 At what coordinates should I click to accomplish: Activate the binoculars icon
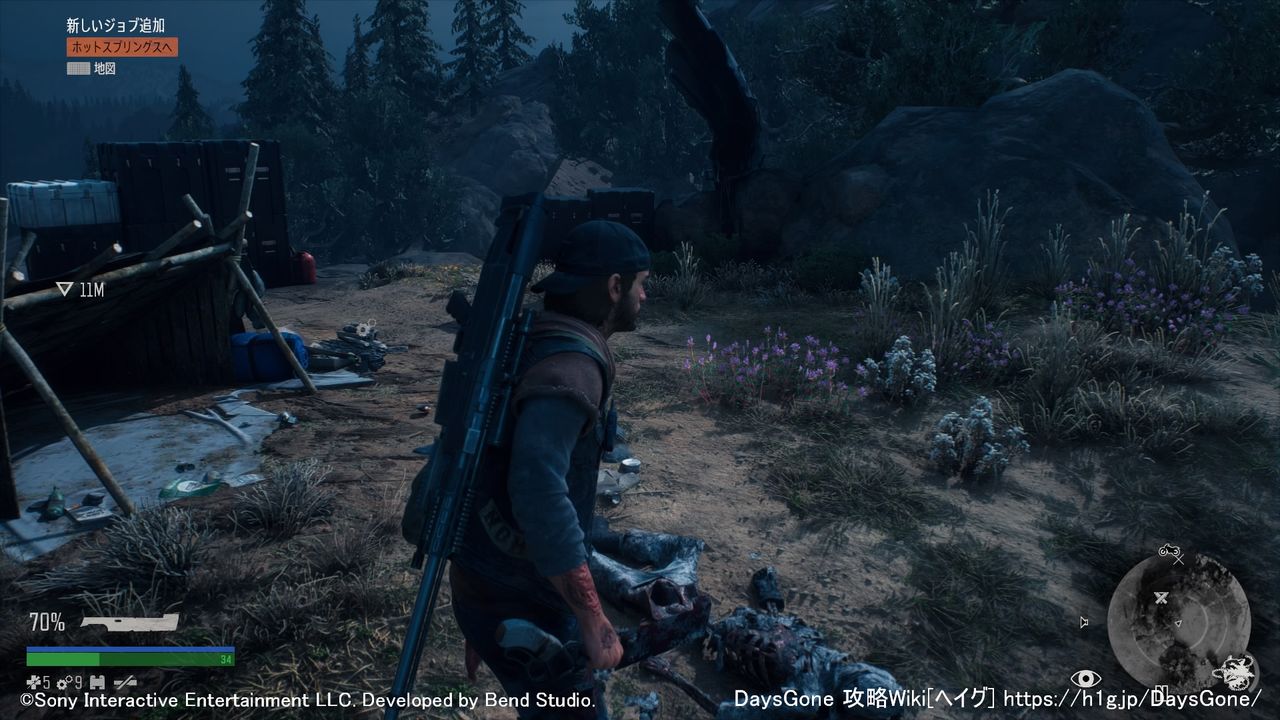click(97, 682)
